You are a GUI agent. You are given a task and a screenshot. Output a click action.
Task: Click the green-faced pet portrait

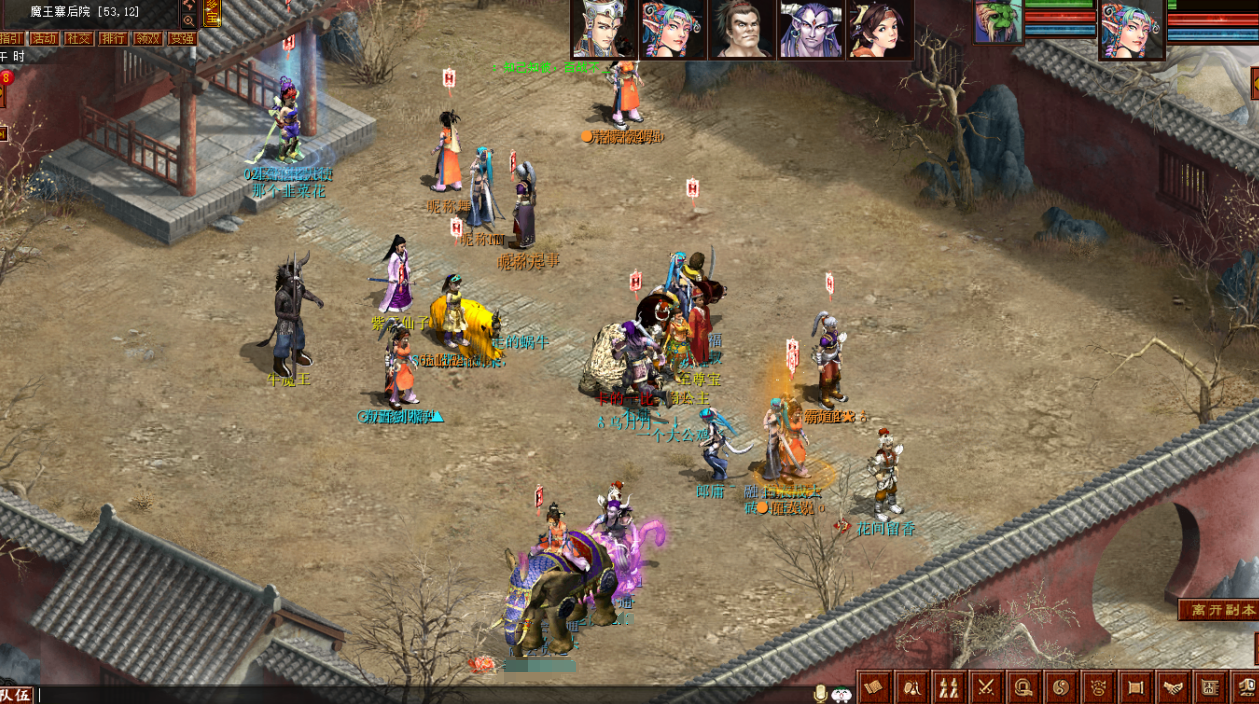[998, 22]
